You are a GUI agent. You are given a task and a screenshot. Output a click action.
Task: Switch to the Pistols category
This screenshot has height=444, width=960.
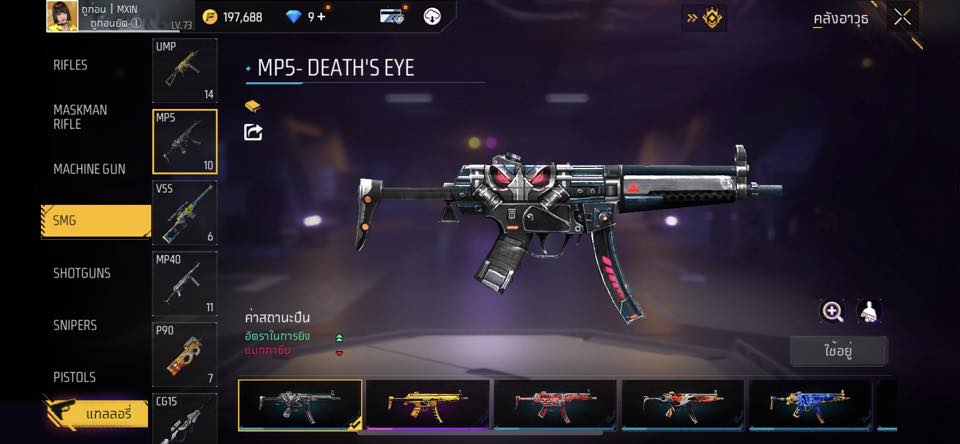(74, 377)
